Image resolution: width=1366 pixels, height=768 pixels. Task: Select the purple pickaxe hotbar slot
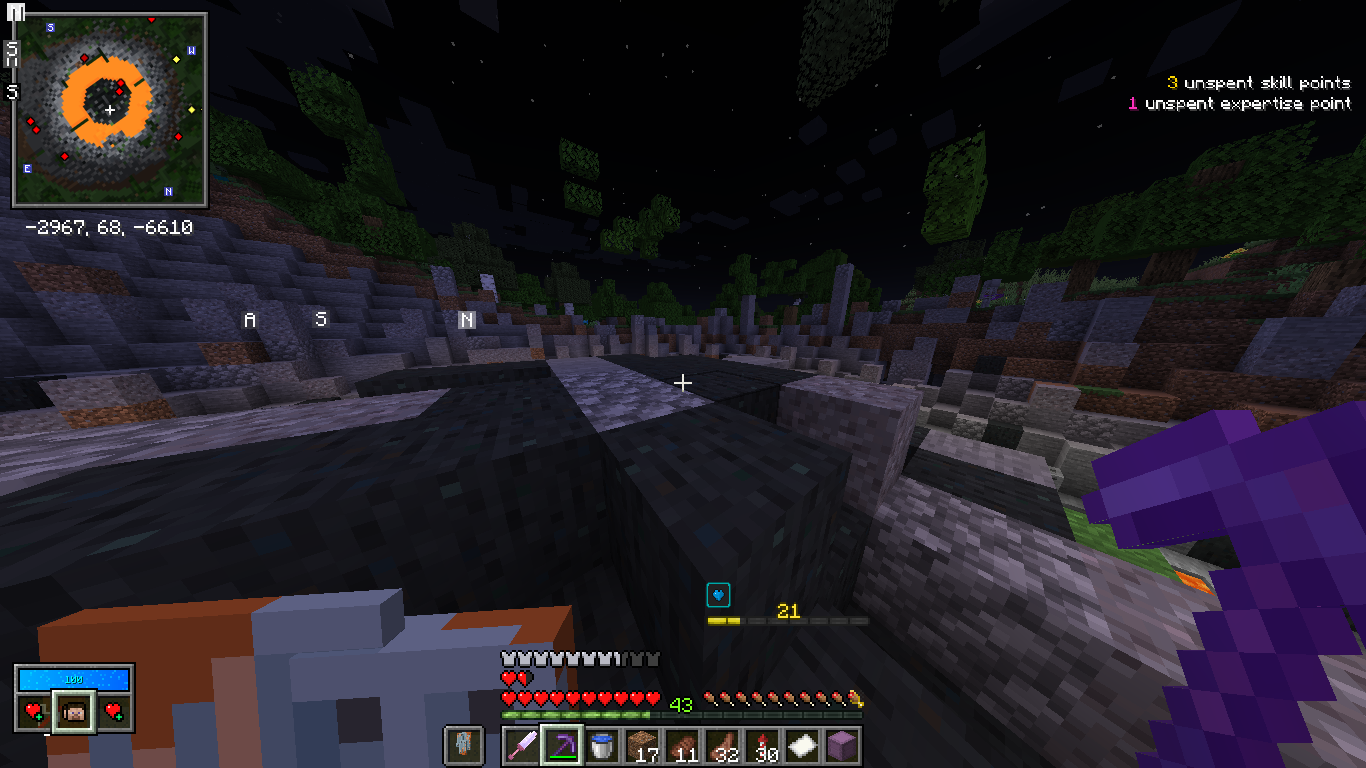561,746
